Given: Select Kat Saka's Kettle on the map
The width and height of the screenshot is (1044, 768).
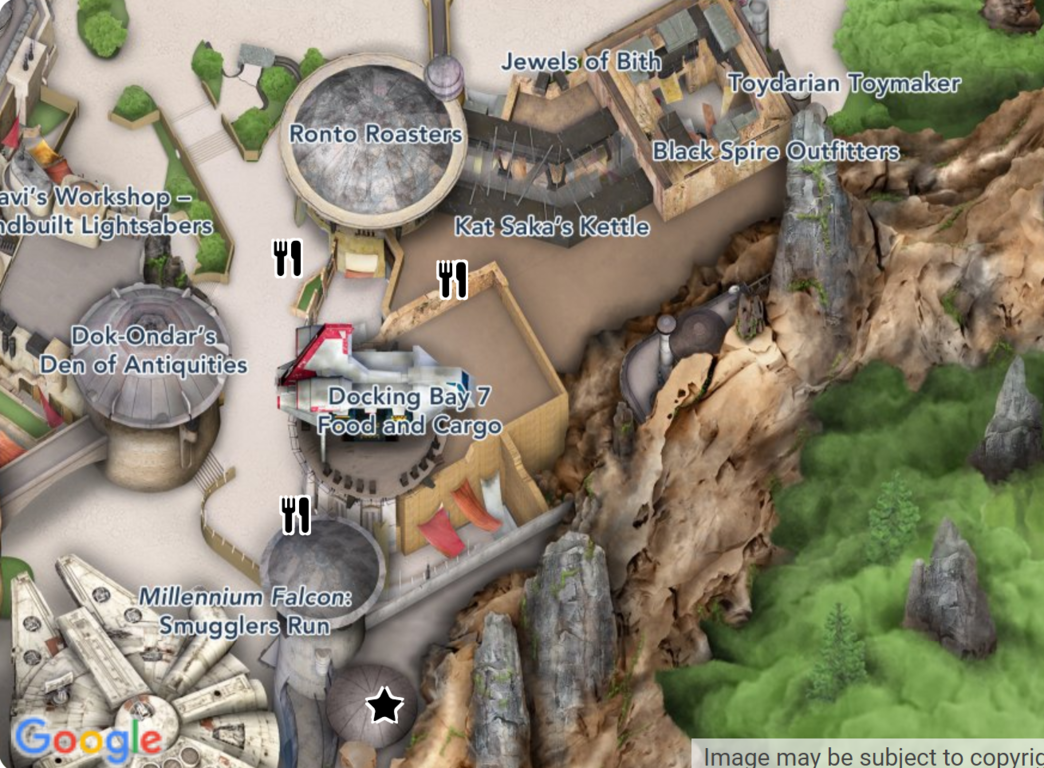Looking at the screenshot, I should (552, 227).
